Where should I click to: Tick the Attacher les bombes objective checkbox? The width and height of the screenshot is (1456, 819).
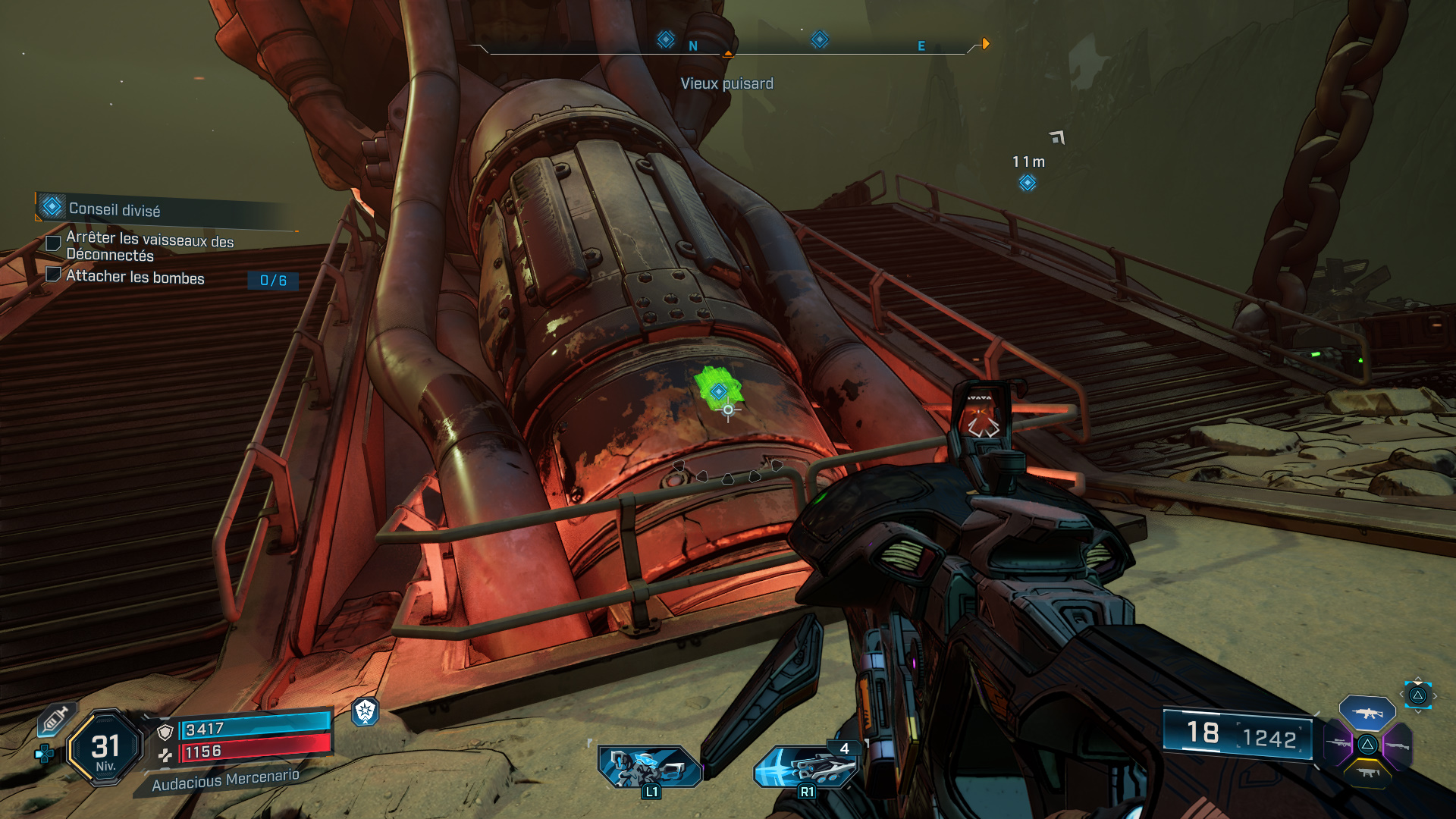[x=53, y=275]
